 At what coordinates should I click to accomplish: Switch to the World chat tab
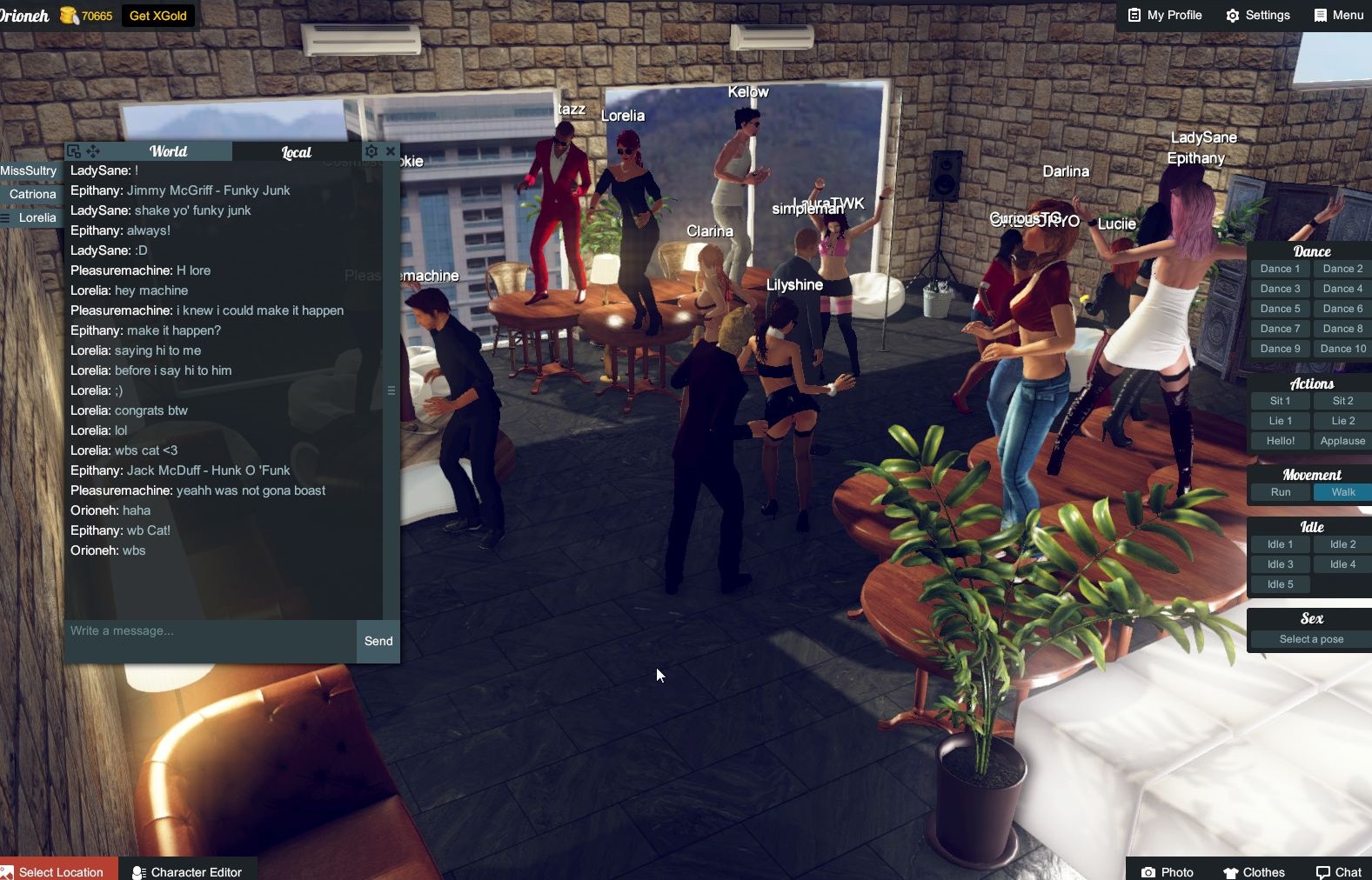coord(168,151)
